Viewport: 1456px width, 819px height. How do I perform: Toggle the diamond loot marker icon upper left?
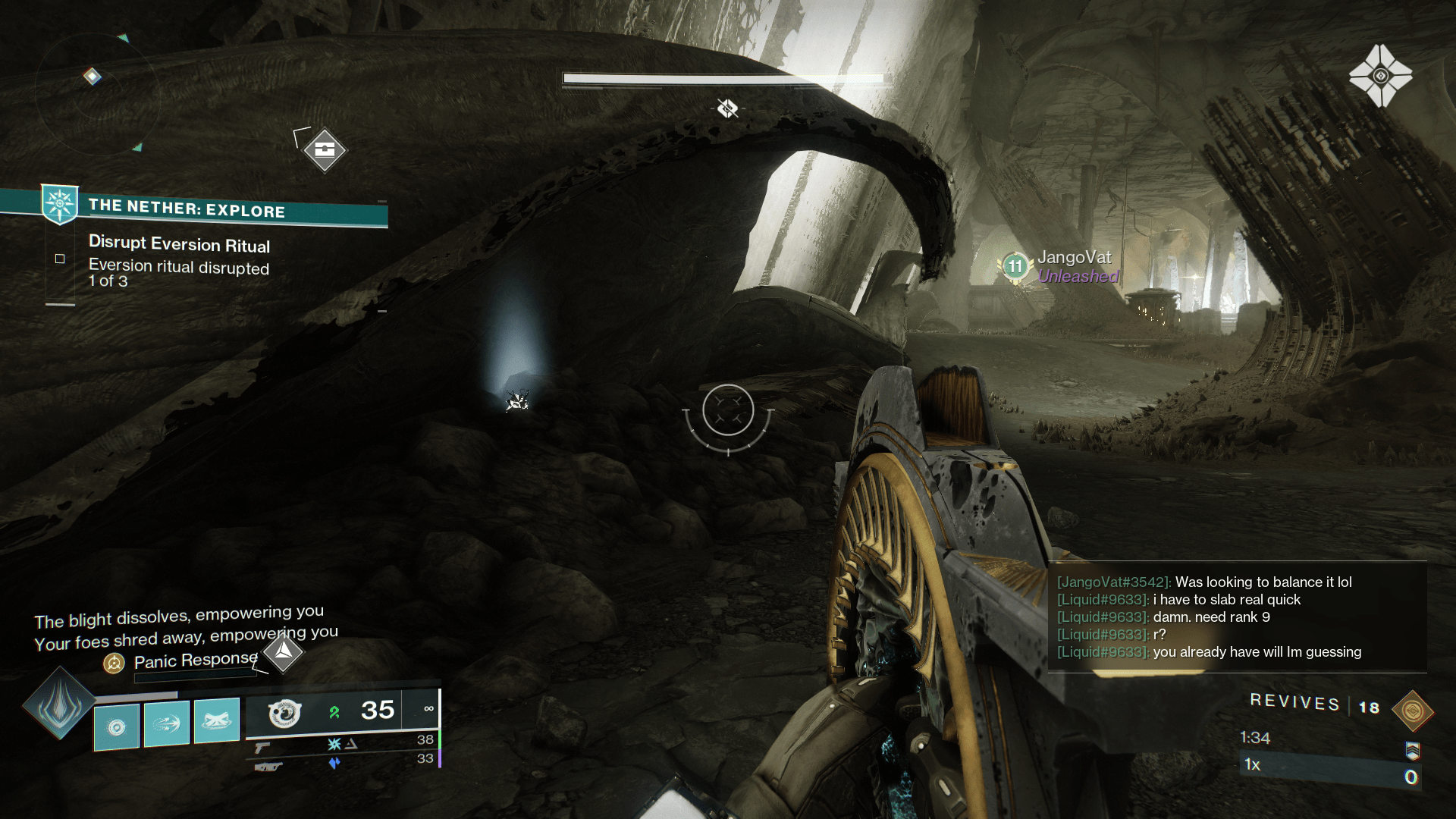click(x=325, y=150)
